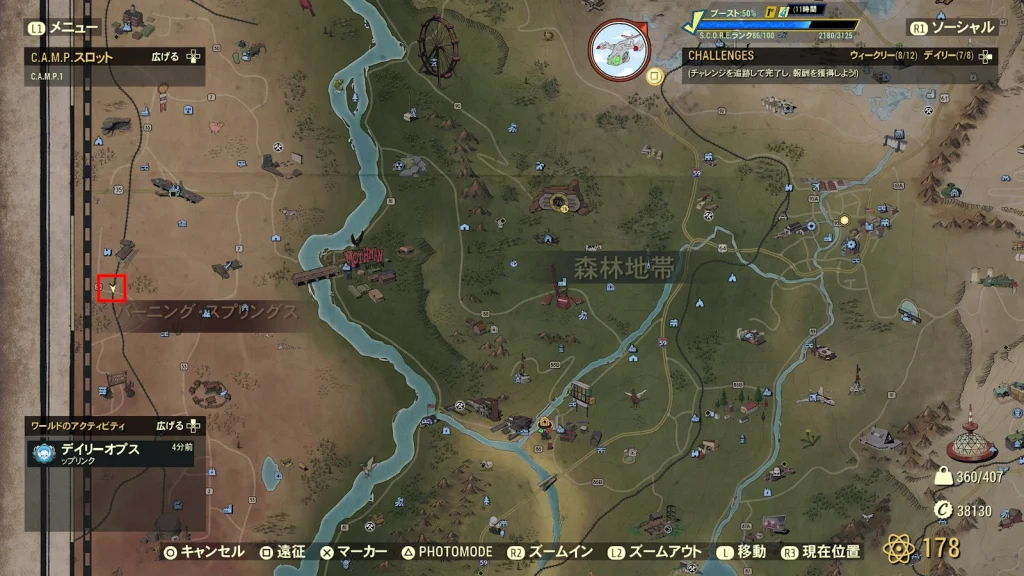The height and width of the screenshot is (576, 1024).
Task: Open the ソーシャル social menu
Action: [962, 28]
